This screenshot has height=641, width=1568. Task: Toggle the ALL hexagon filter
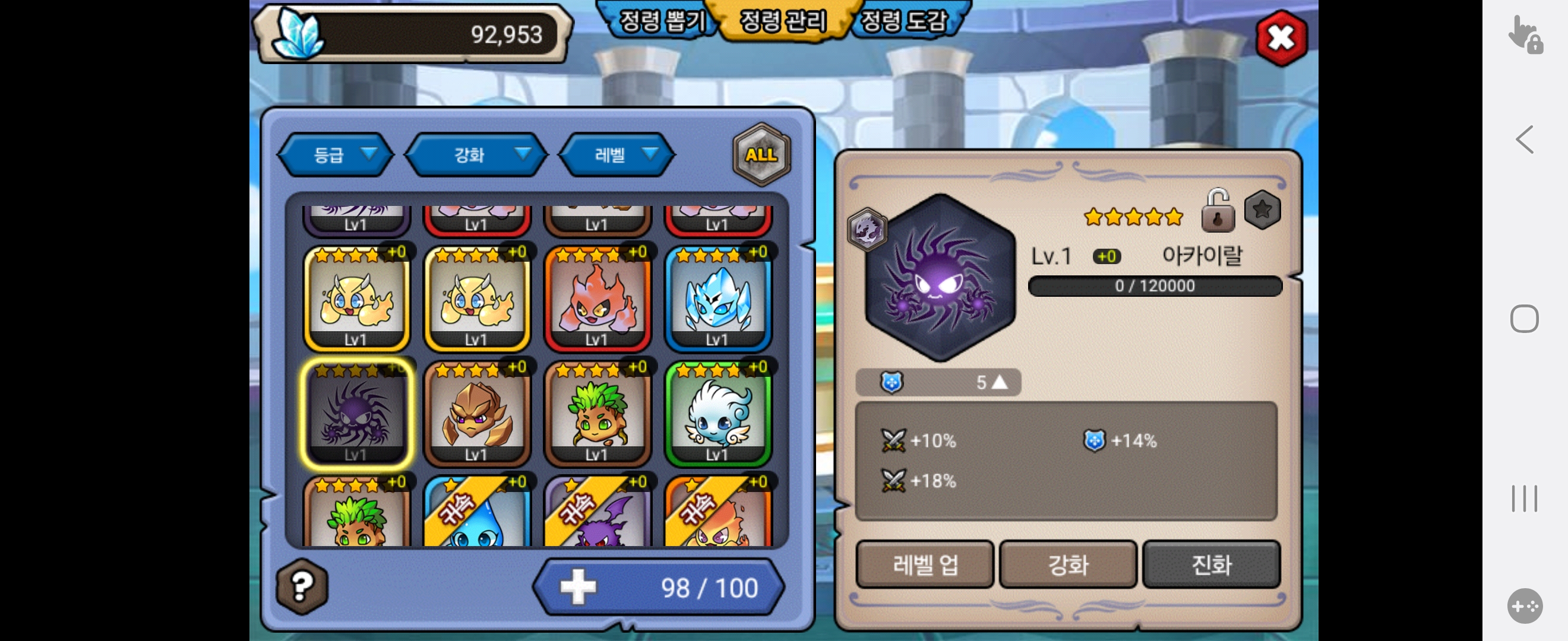[761, 154]
